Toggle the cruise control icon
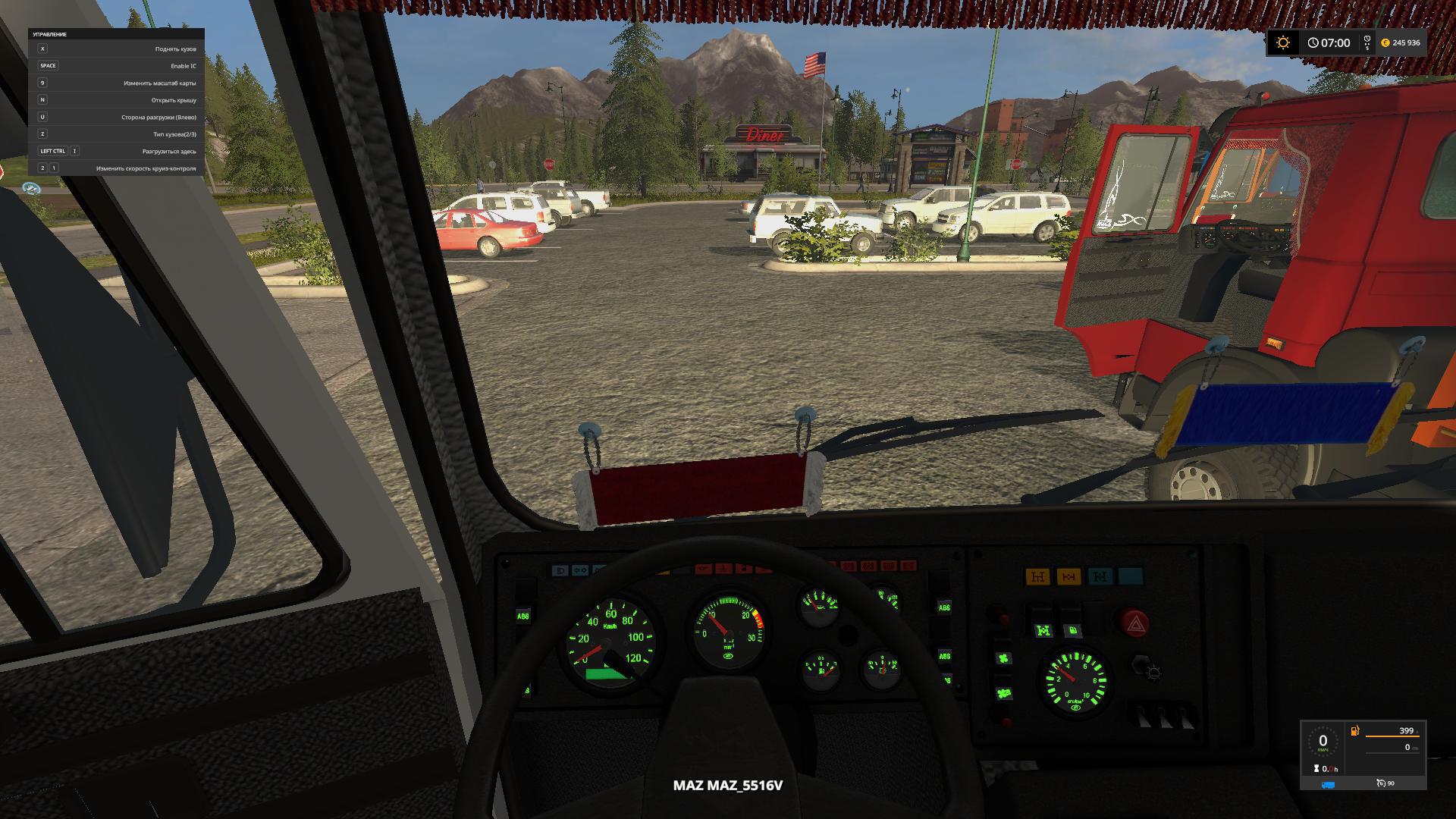 (1381, 783)
